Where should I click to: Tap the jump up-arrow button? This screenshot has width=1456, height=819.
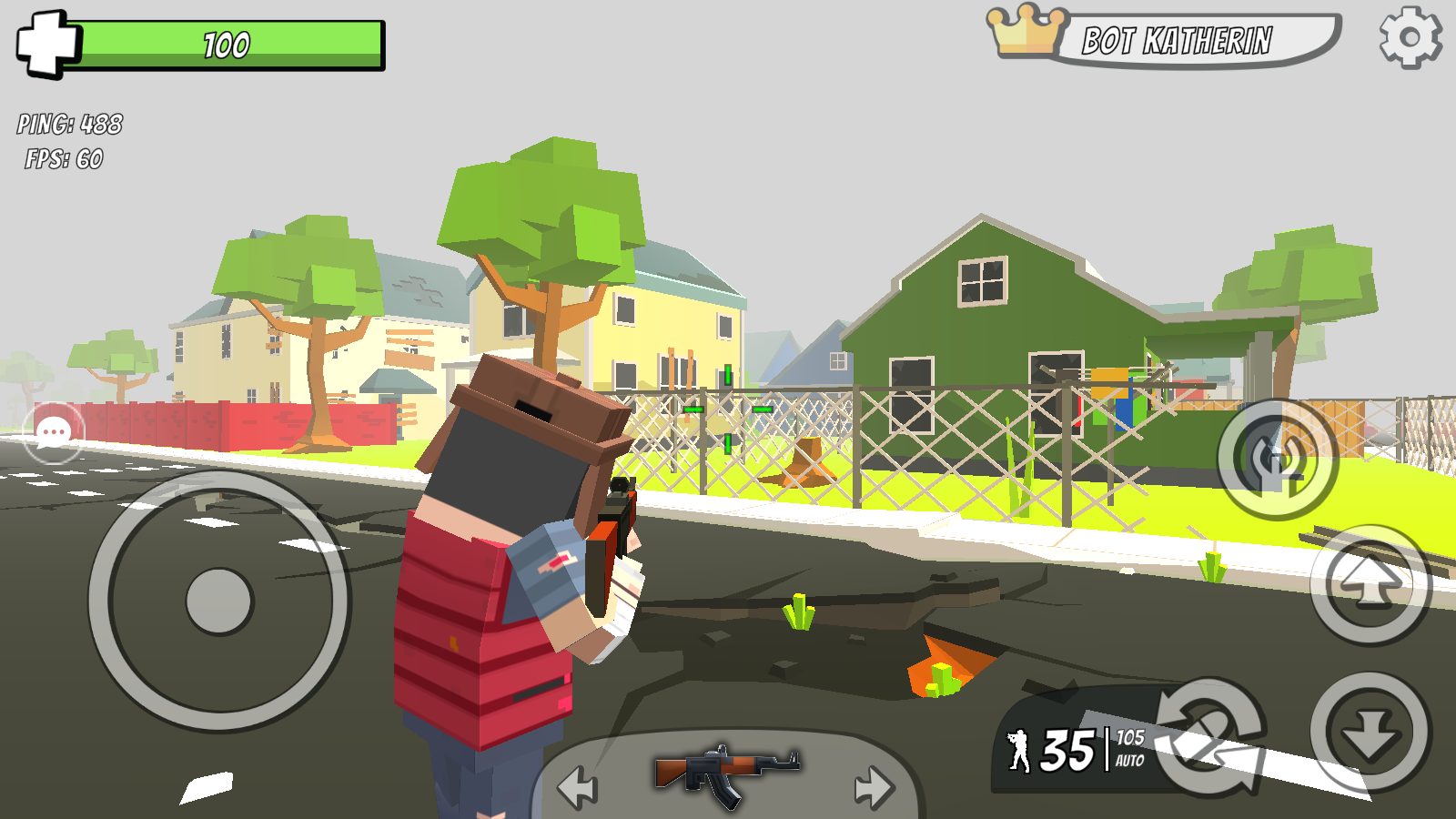tap(1370, 584)
